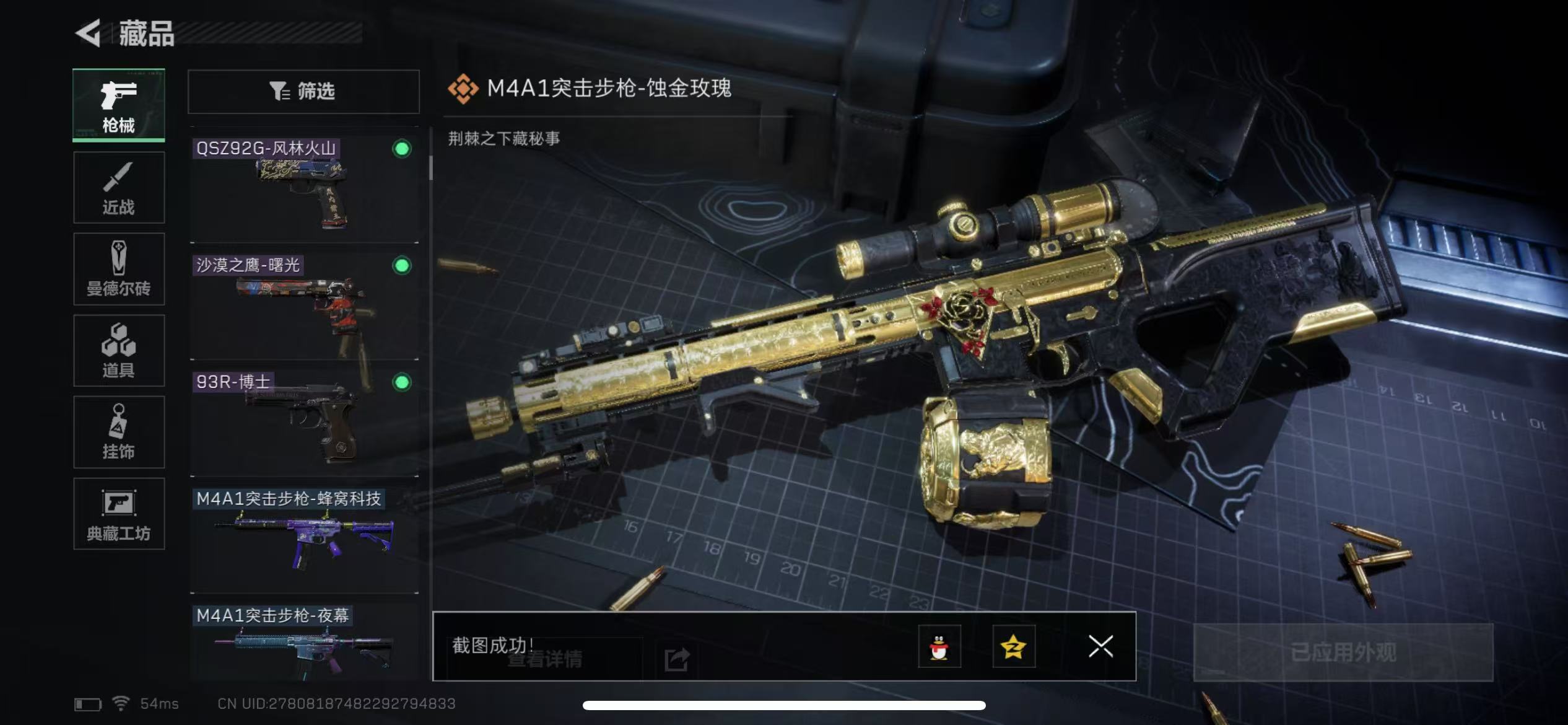
Task: Open the 筛选 filter options
Action: click(x=303, y=92)
